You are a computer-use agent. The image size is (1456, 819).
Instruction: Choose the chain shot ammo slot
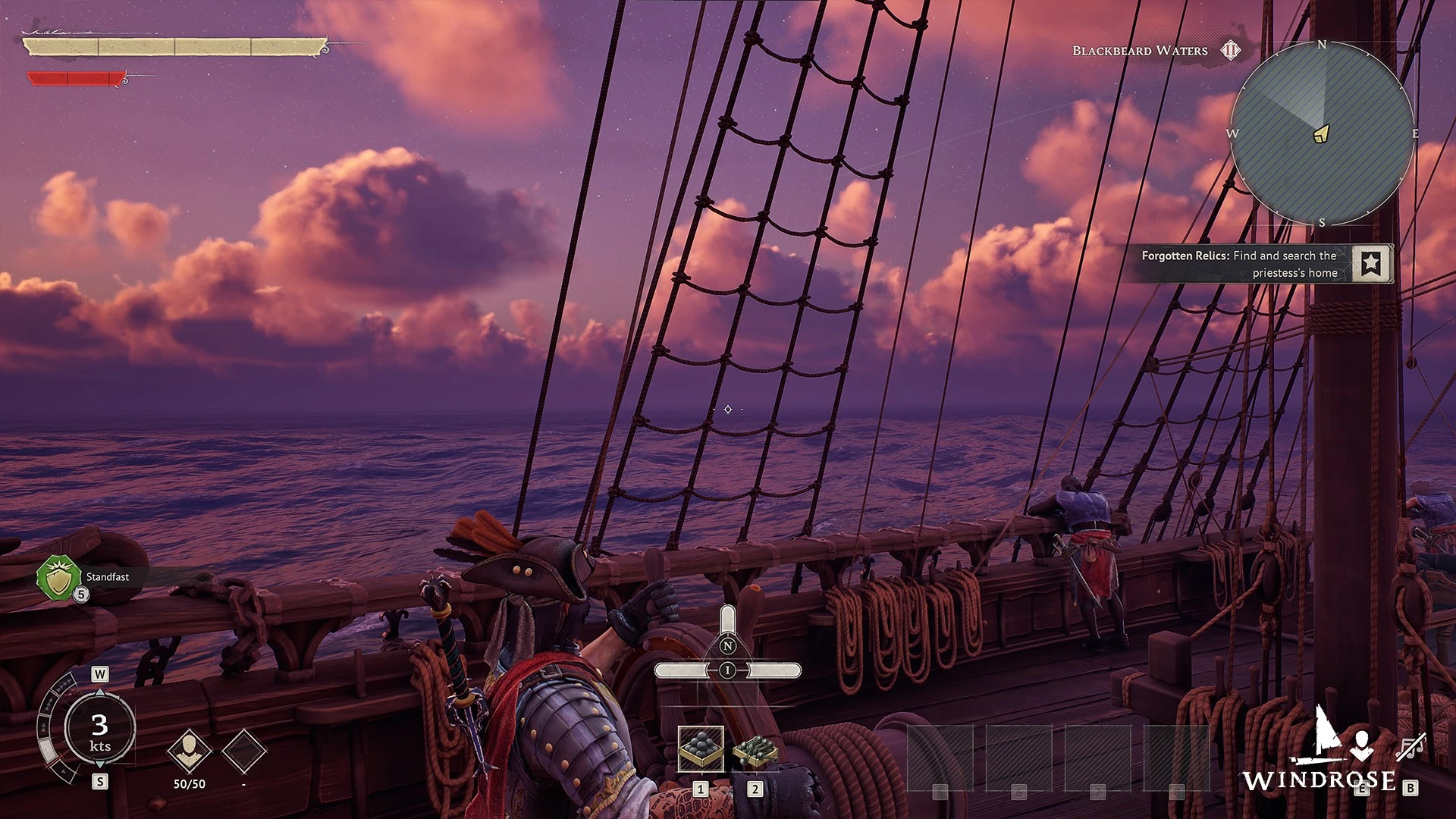pyautogui.click(x=755, y=748)
